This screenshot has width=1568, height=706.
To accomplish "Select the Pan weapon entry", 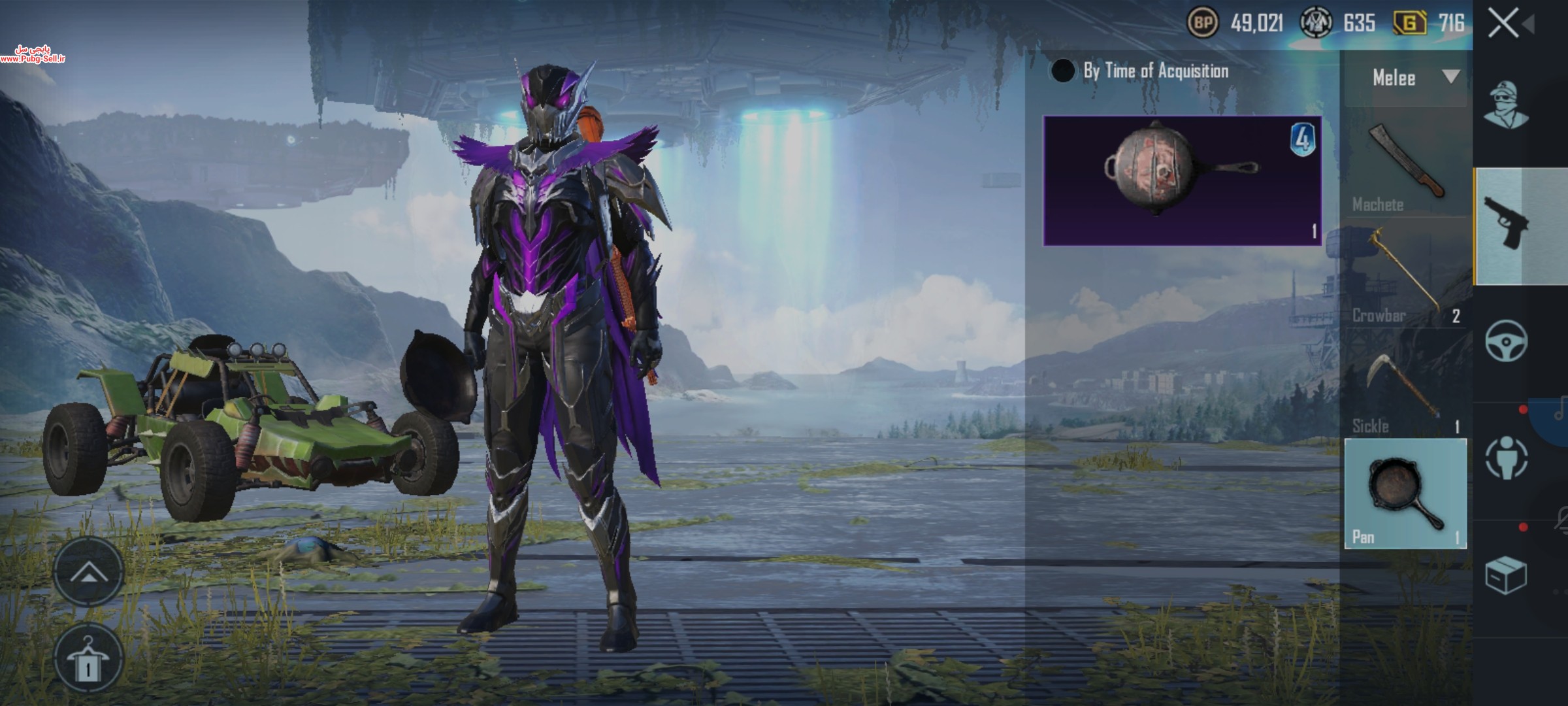I will 1405,494.
